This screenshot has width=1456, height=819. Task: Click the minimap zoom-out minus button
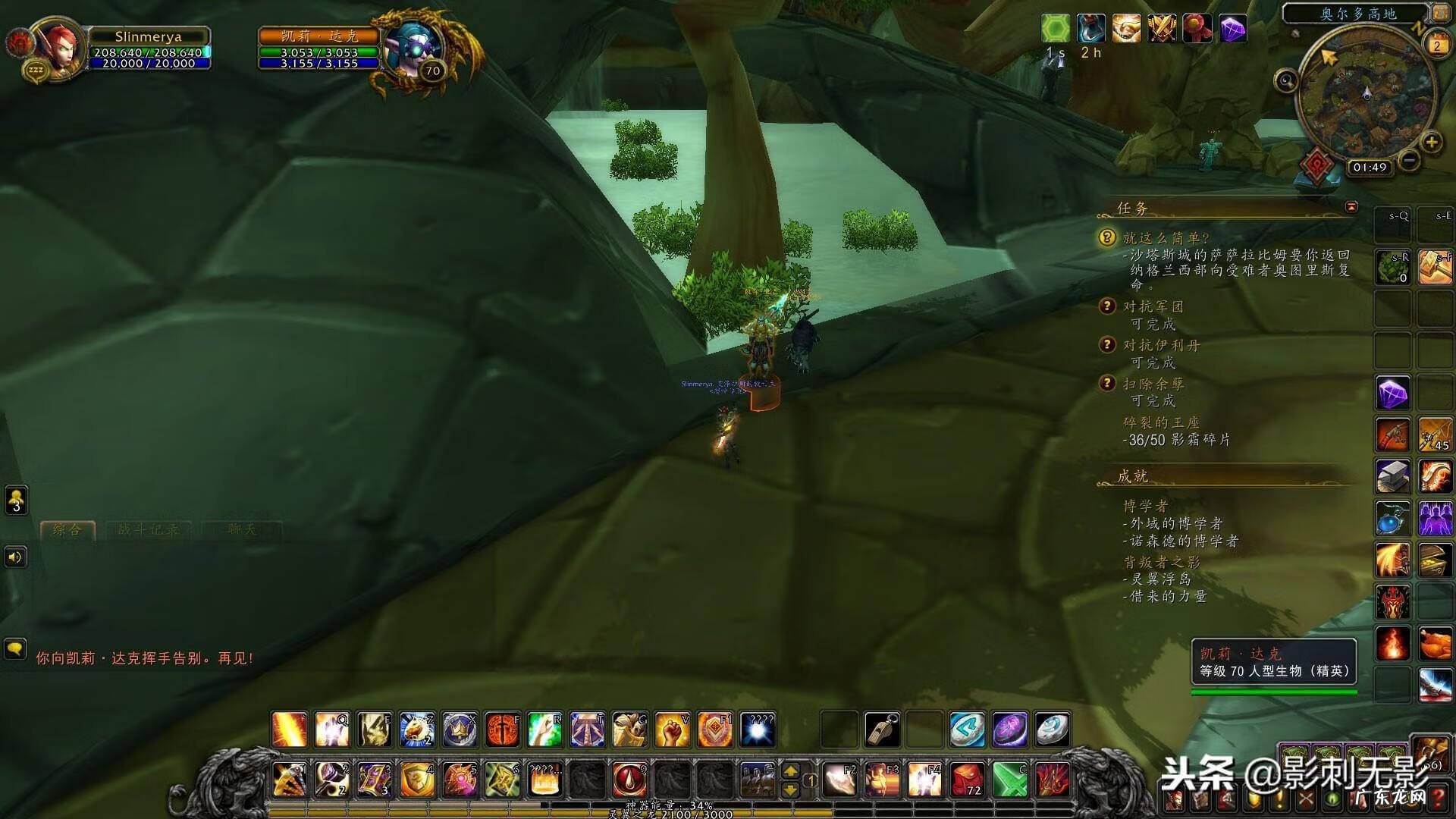[1409, 160]
